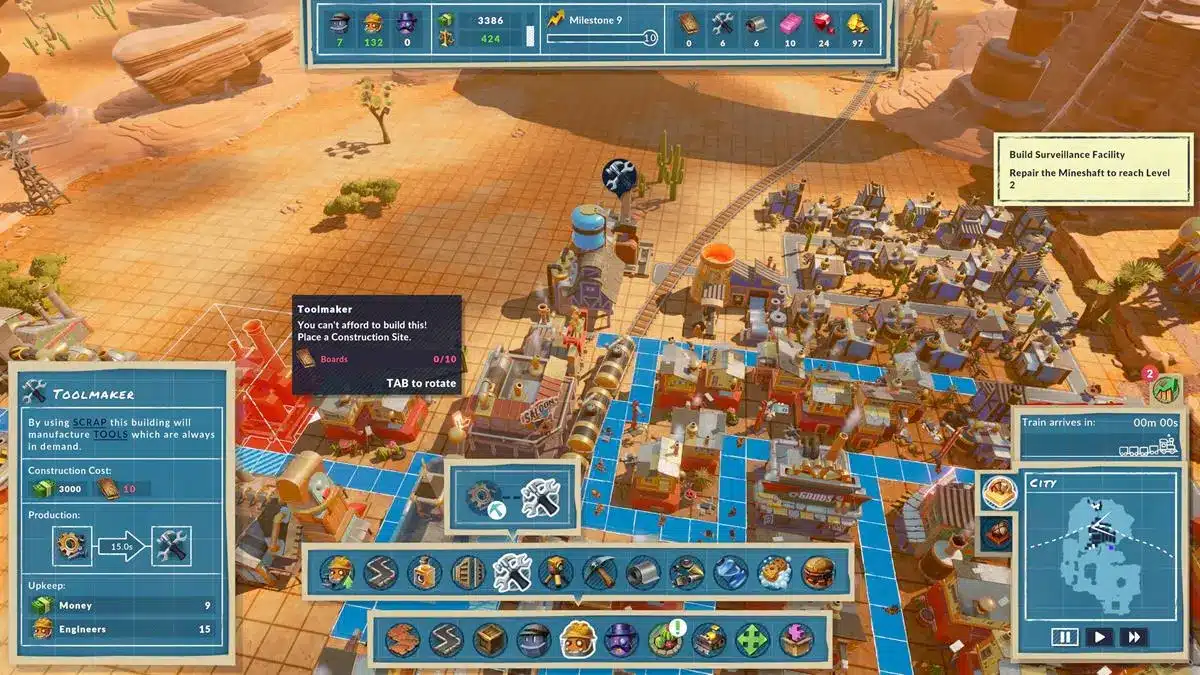Image resolution: width=1200 pixels, height=675 pixels.
Task: Select the metal sheet roll building
Action: click(x=643, y=572)
